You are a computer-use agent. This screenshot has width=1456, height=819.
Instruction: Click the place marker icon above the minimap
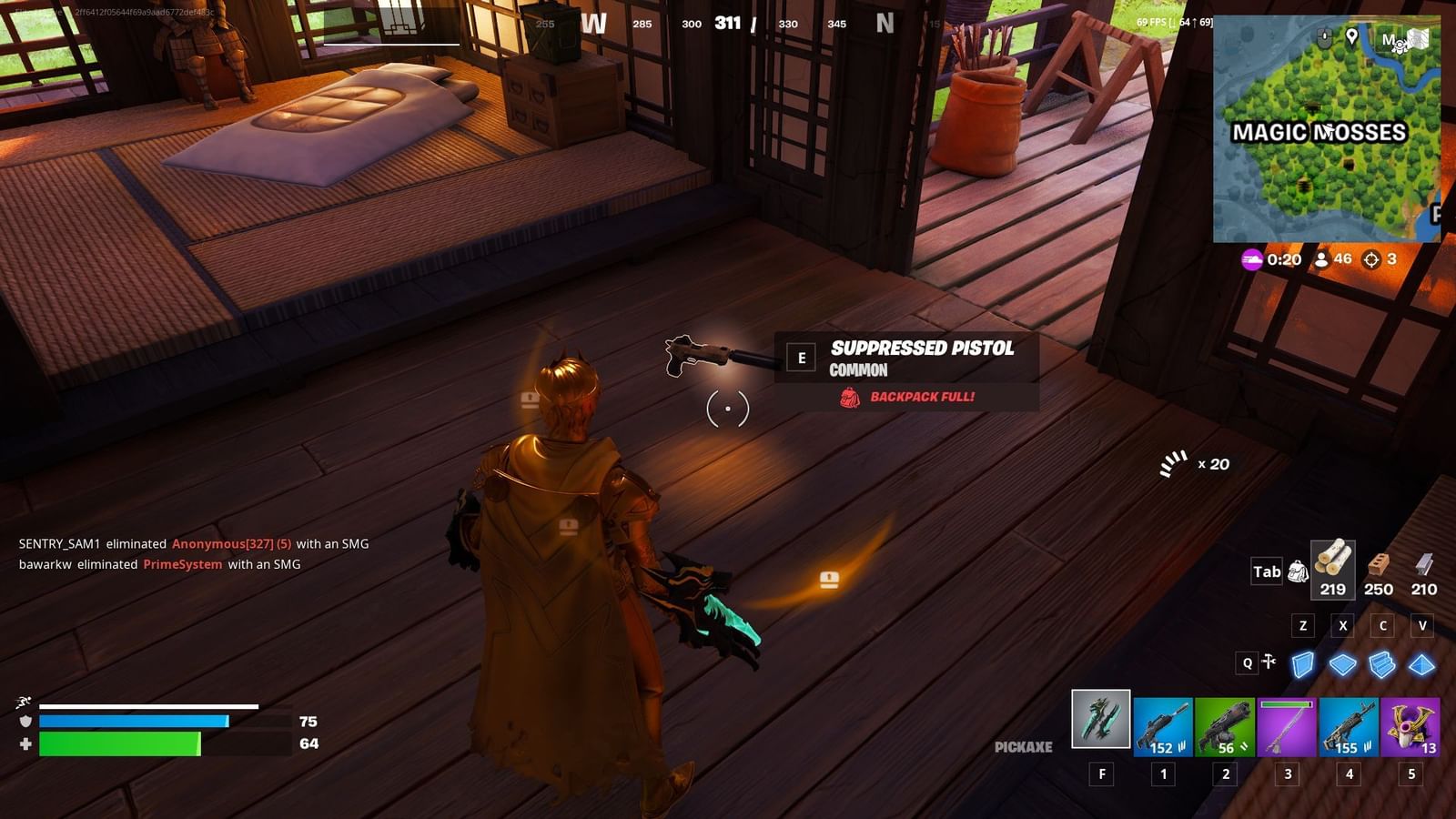[1352, 36]
